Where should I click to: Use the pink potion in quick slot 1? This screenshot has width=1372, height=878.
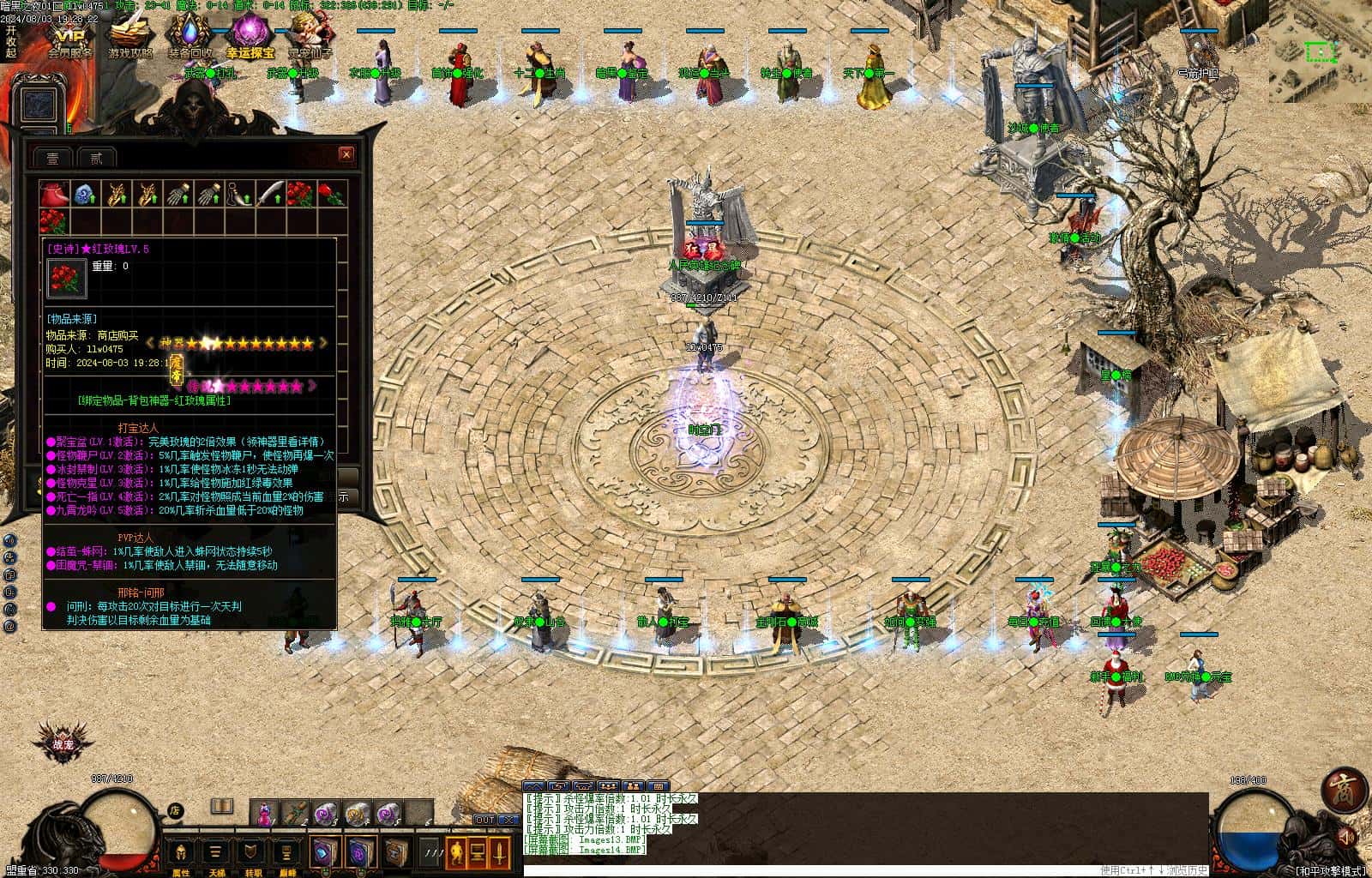coord(265,811)
